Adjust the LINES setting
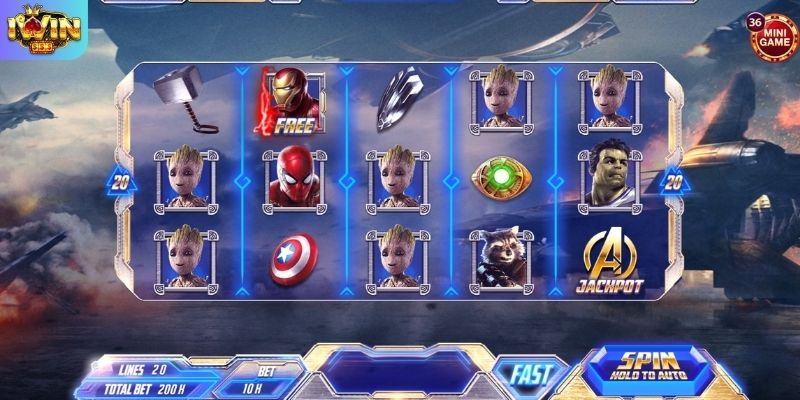 click(x=140, y=369)
